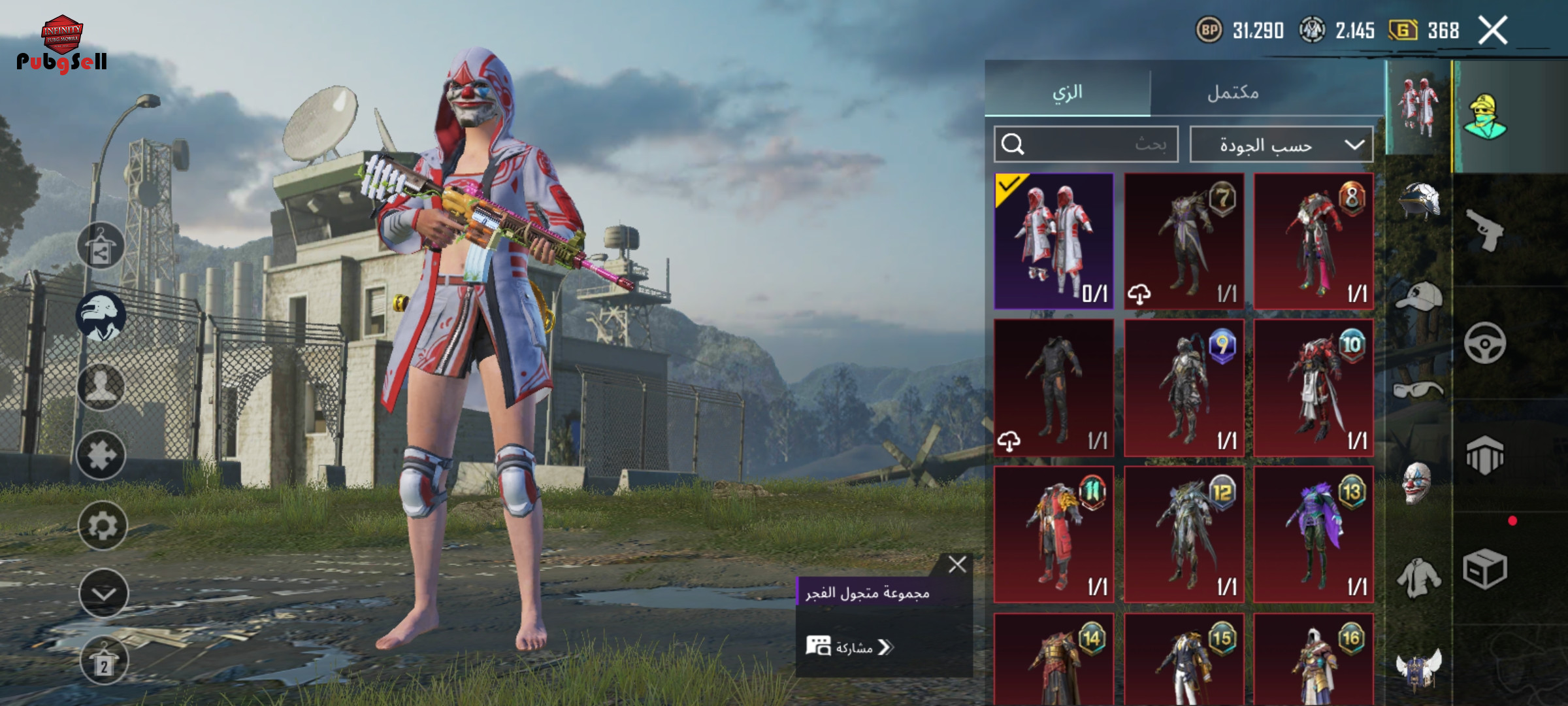
Task: Select the الزي outfit tab
Action: [x=1068, y=92]
